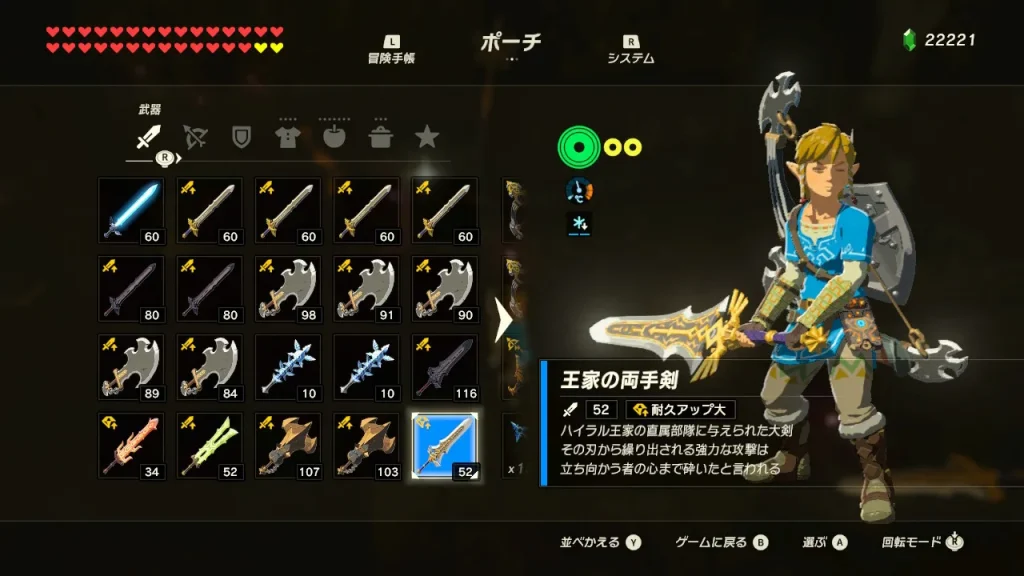
Task: Pick the green twin-bladed weapon slot
Action: pos(210,444)
